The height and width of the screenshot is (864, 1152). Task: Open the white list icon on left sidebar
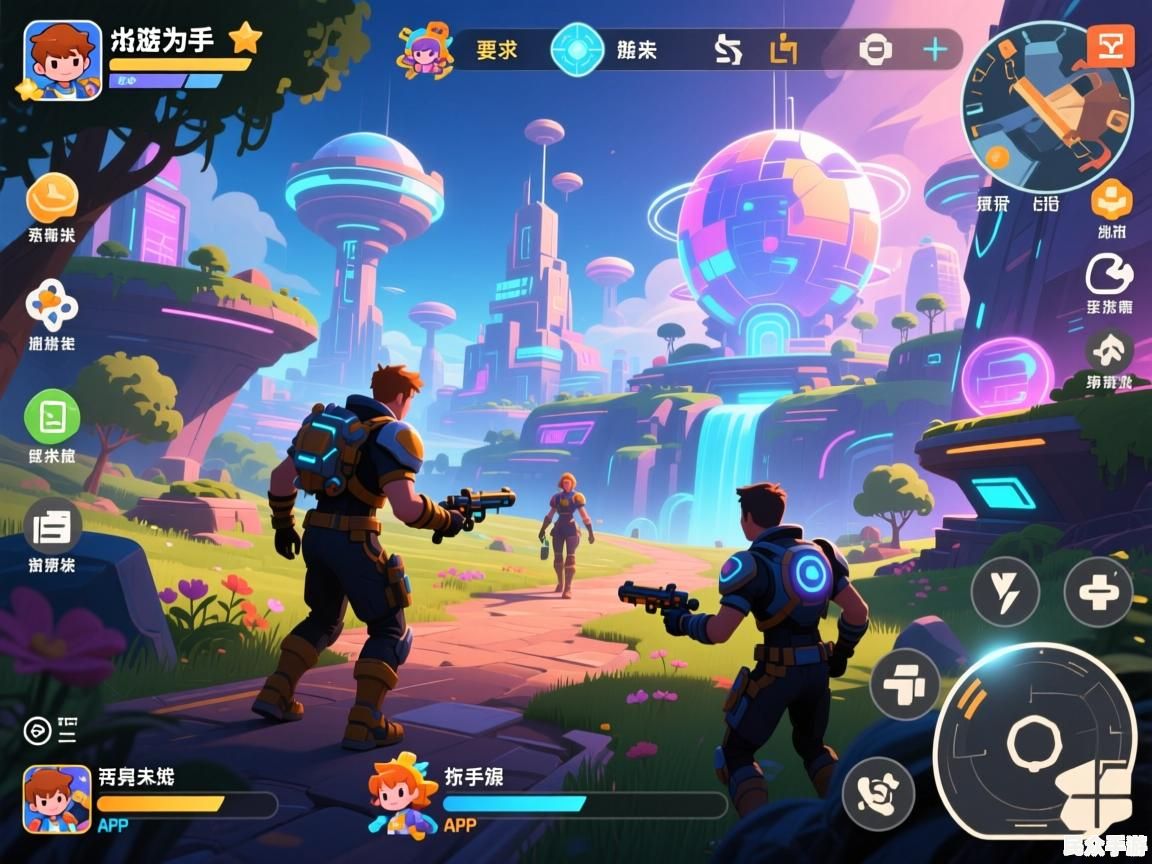52,526
